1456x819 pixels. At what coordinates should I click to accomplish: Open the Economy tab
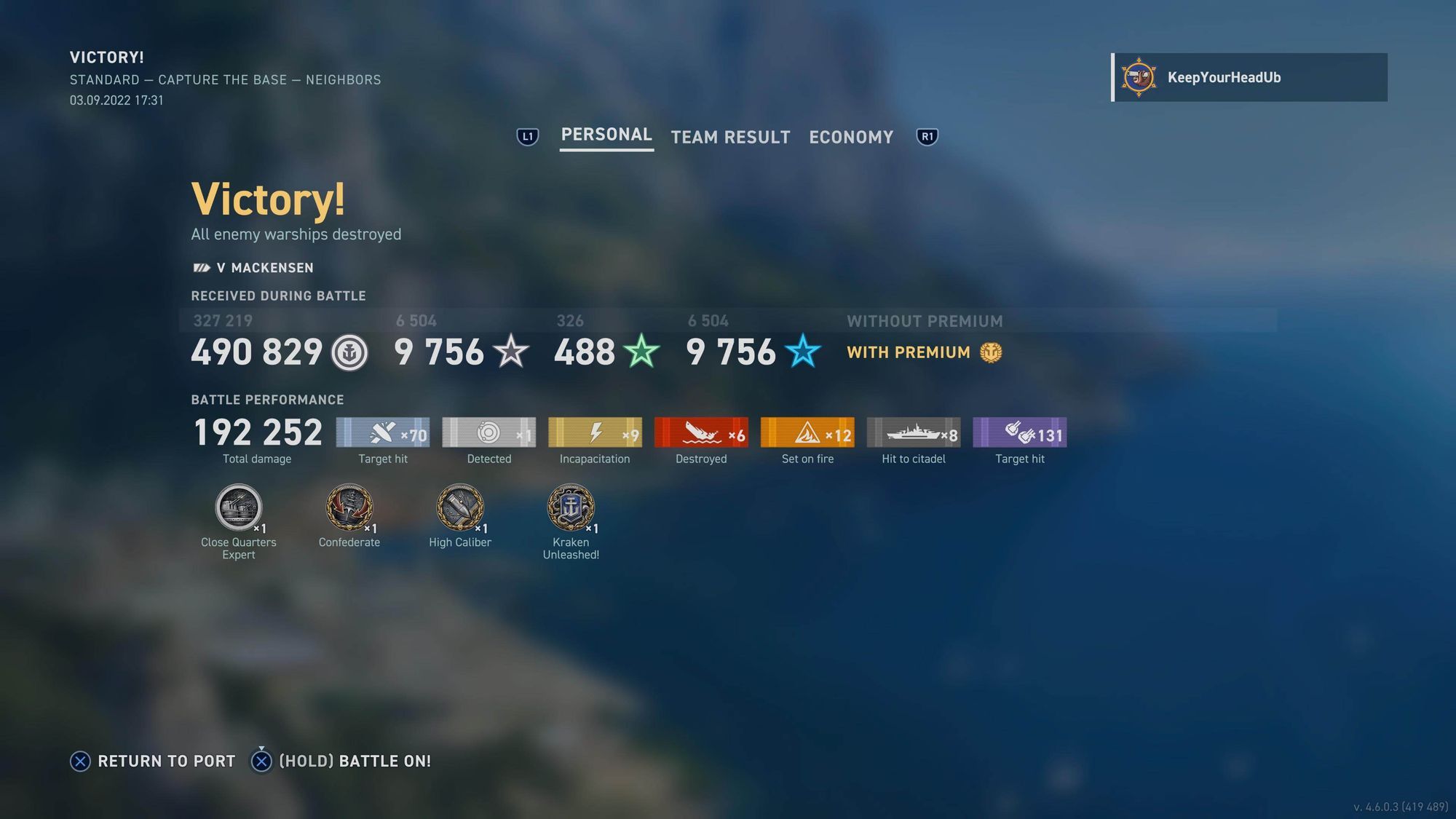[850, 137]
